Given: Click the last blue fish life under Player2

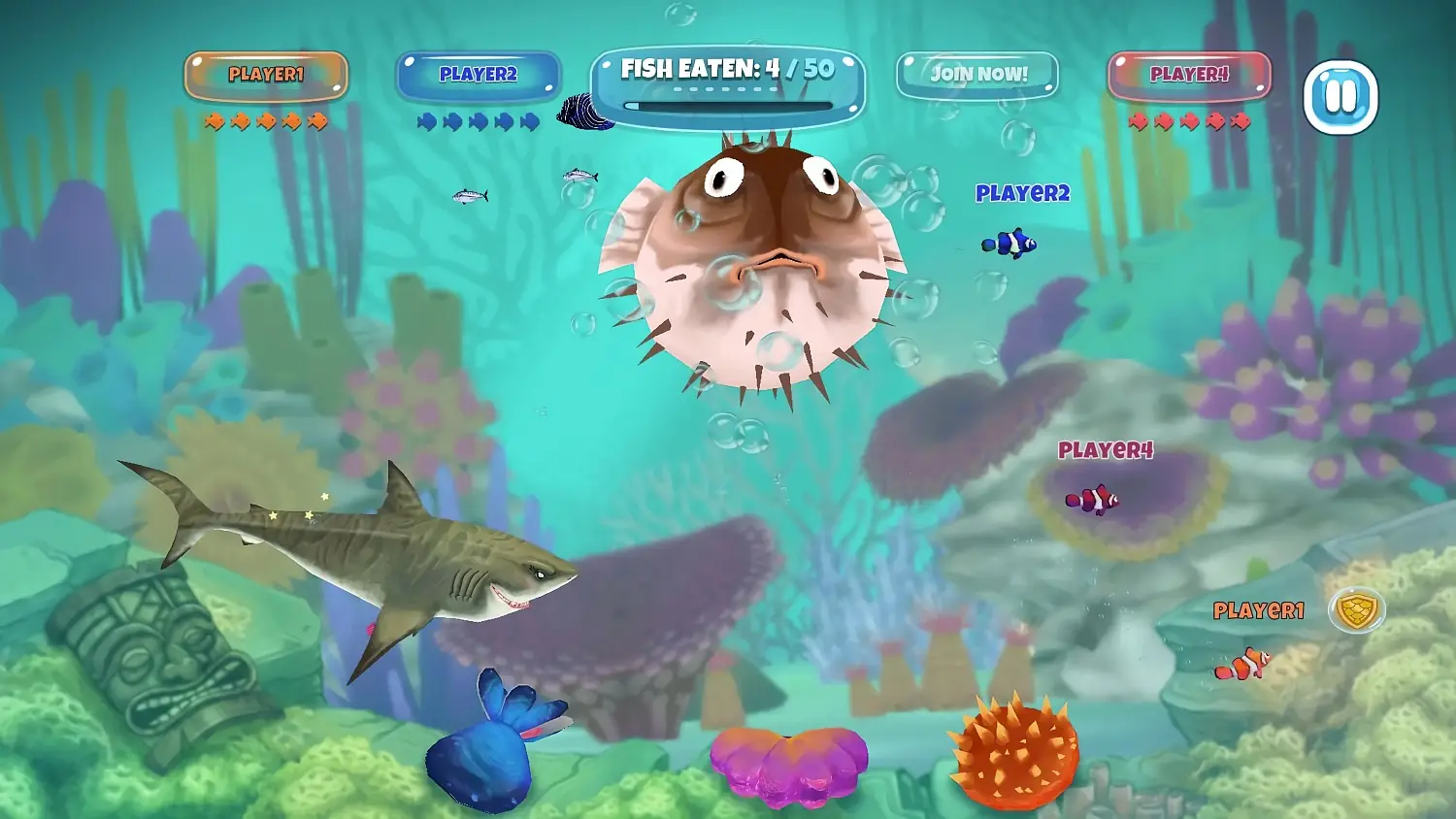Looking at the screenshot, I should (x=532, y=120).
